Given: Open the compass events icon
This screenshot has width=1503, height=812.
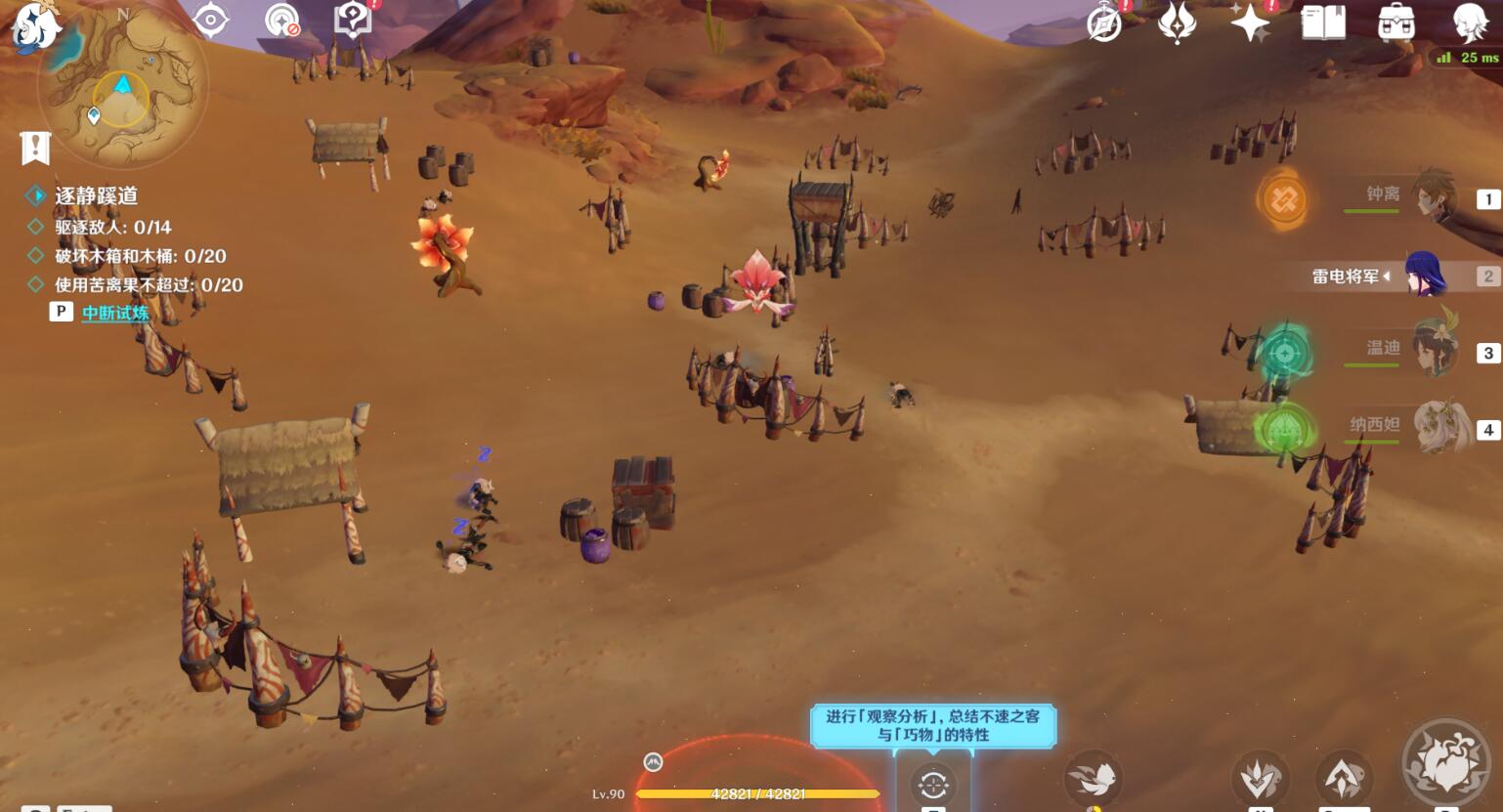Looking at the screenshot, I should (x=1104, y=23).
